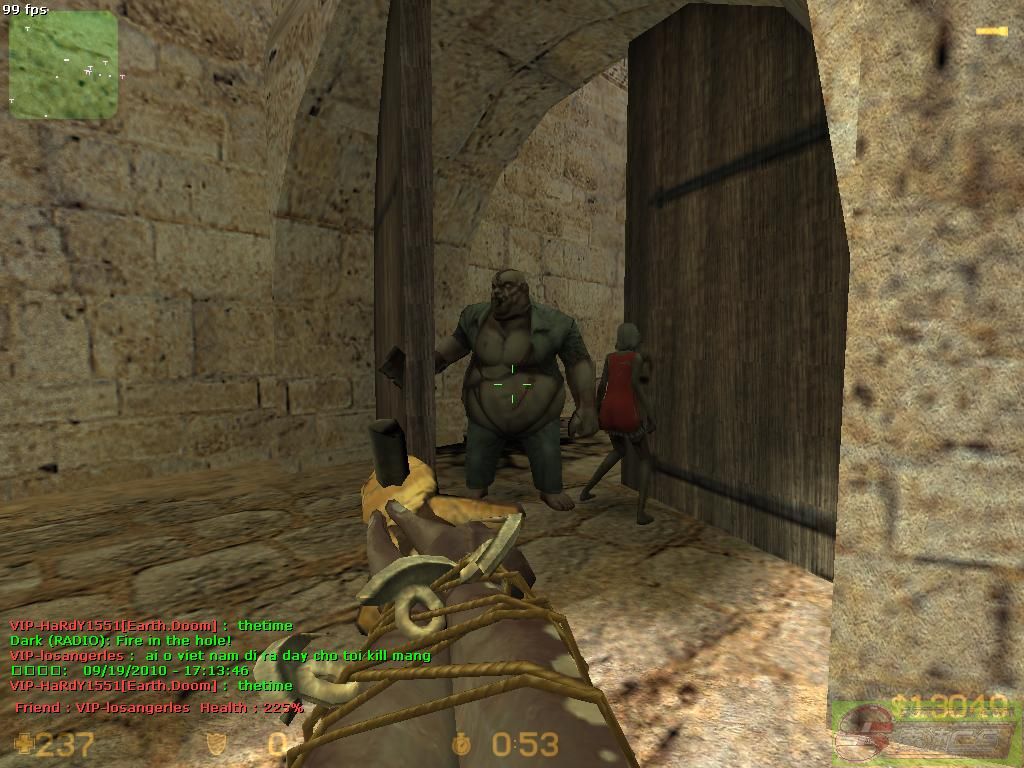
Task: Click Dark's "Fire in the hole!" radio message
Action: (121, 640)
